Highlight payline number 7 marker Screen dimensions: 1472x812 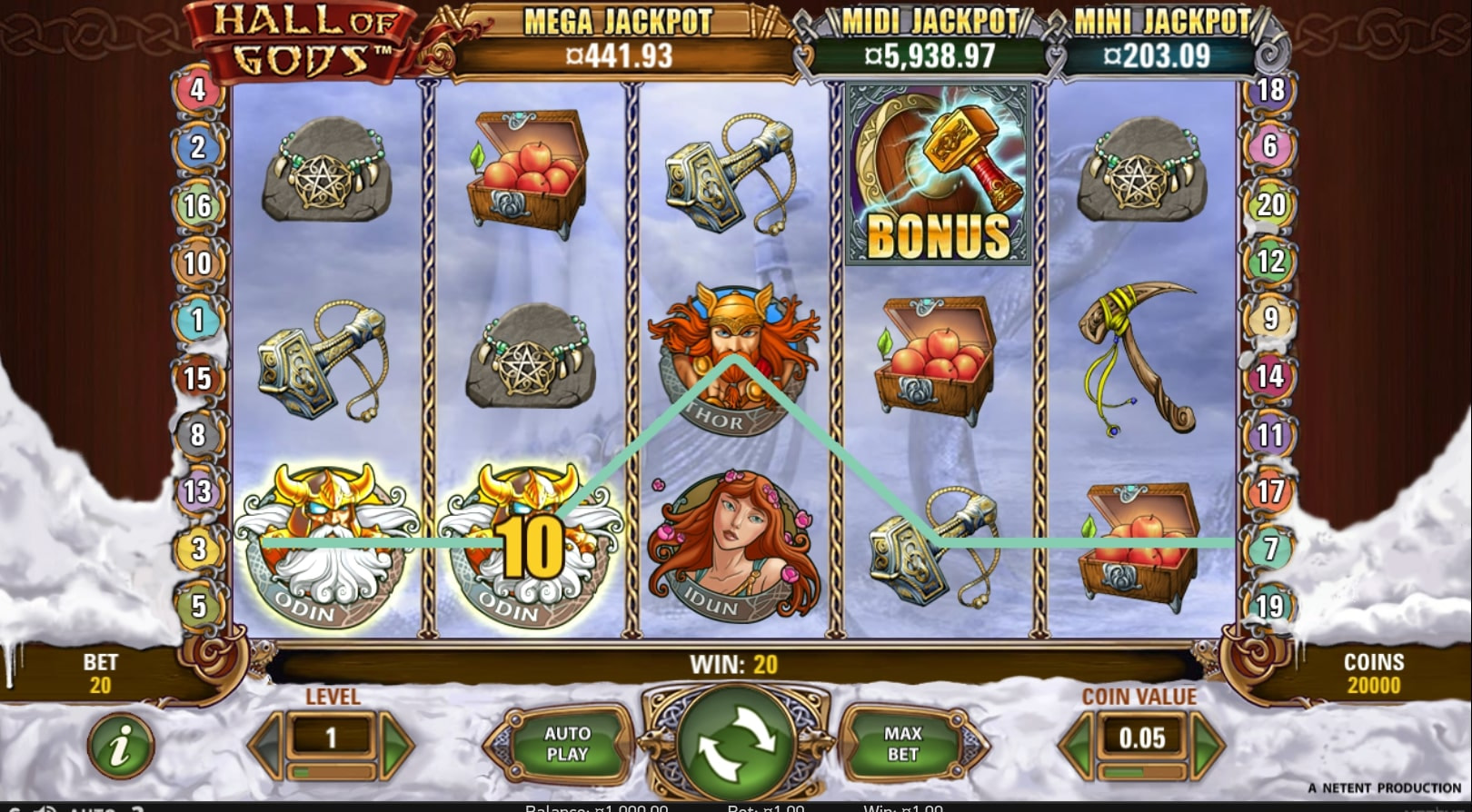click(x=1270, y=549)
